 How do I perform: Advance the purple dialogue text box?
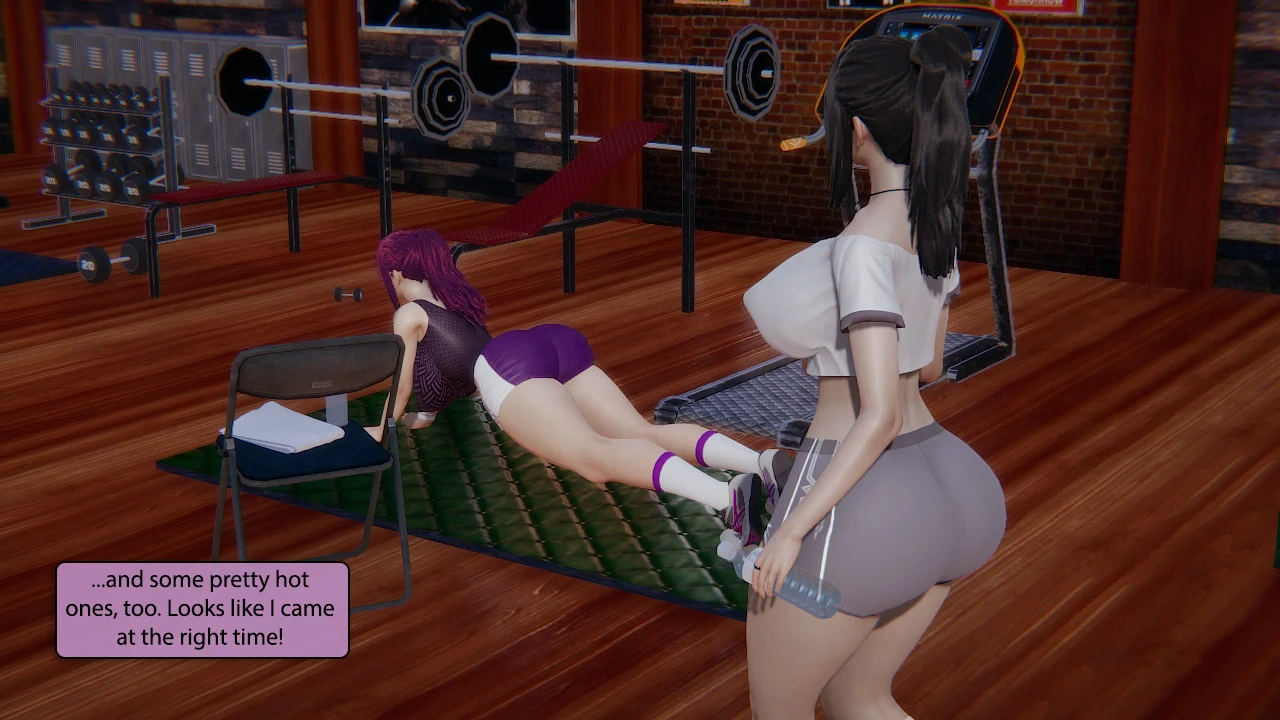202,609
